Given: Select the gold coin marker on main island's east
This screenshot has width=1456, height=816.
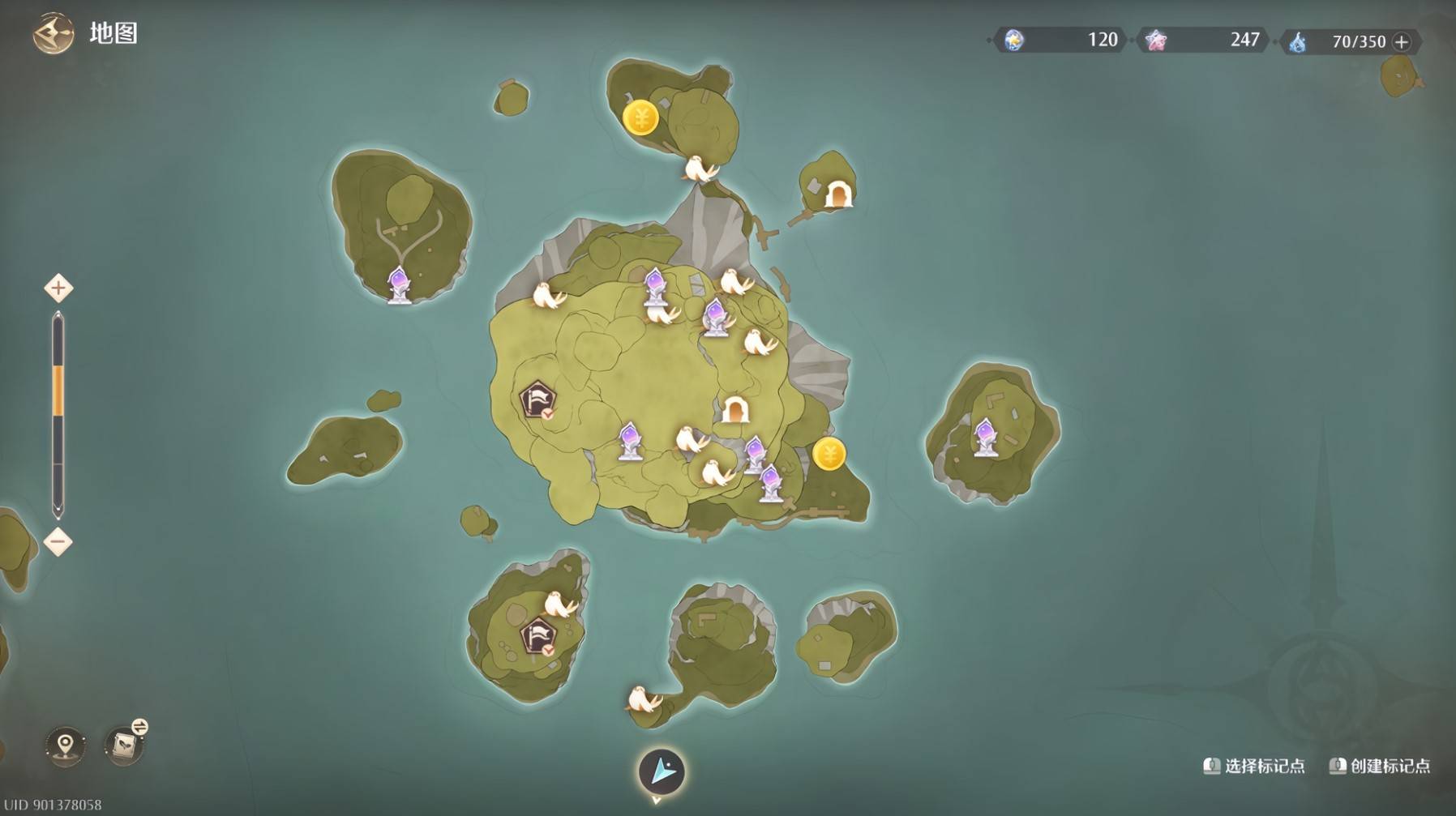Looking at the screenshot, I should coord(829,455).
